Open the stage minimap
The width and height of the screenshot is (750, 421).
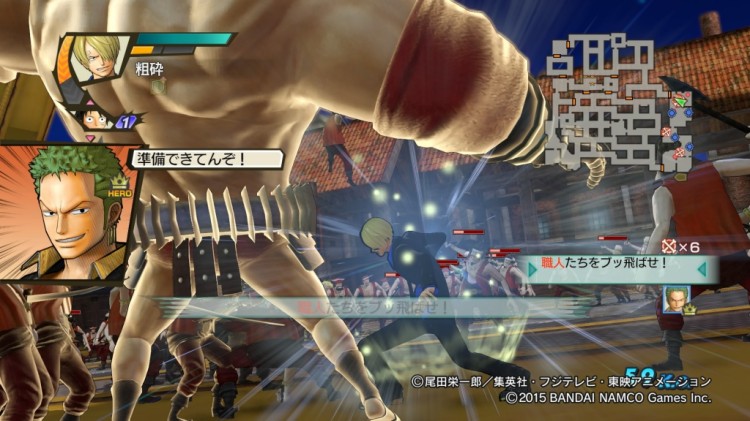[x=618, y=107]
